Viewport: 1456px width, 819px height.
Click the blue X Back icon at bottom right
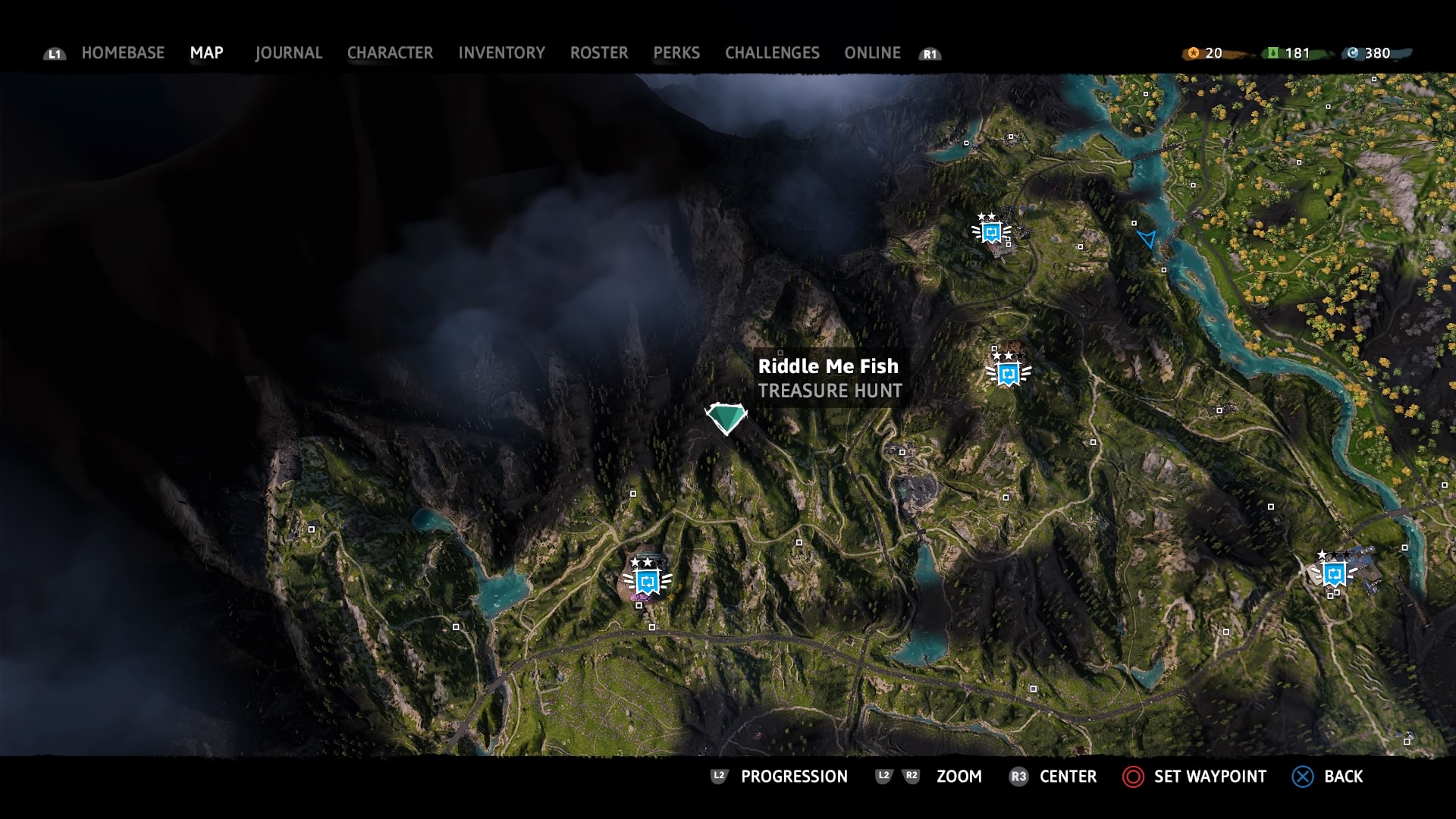pos(1301,777)
